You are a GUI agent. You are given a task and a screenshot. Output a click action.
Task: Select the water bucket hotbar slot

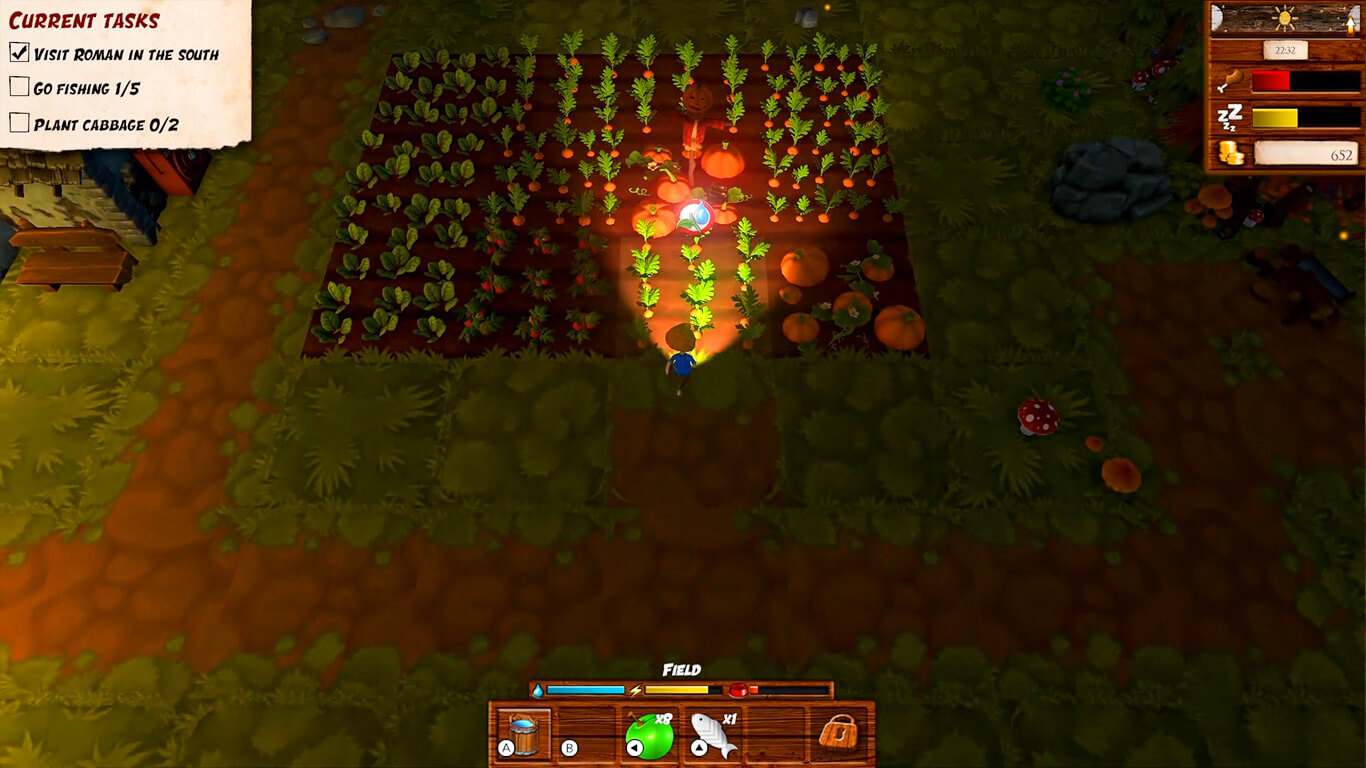click(525, 734)
